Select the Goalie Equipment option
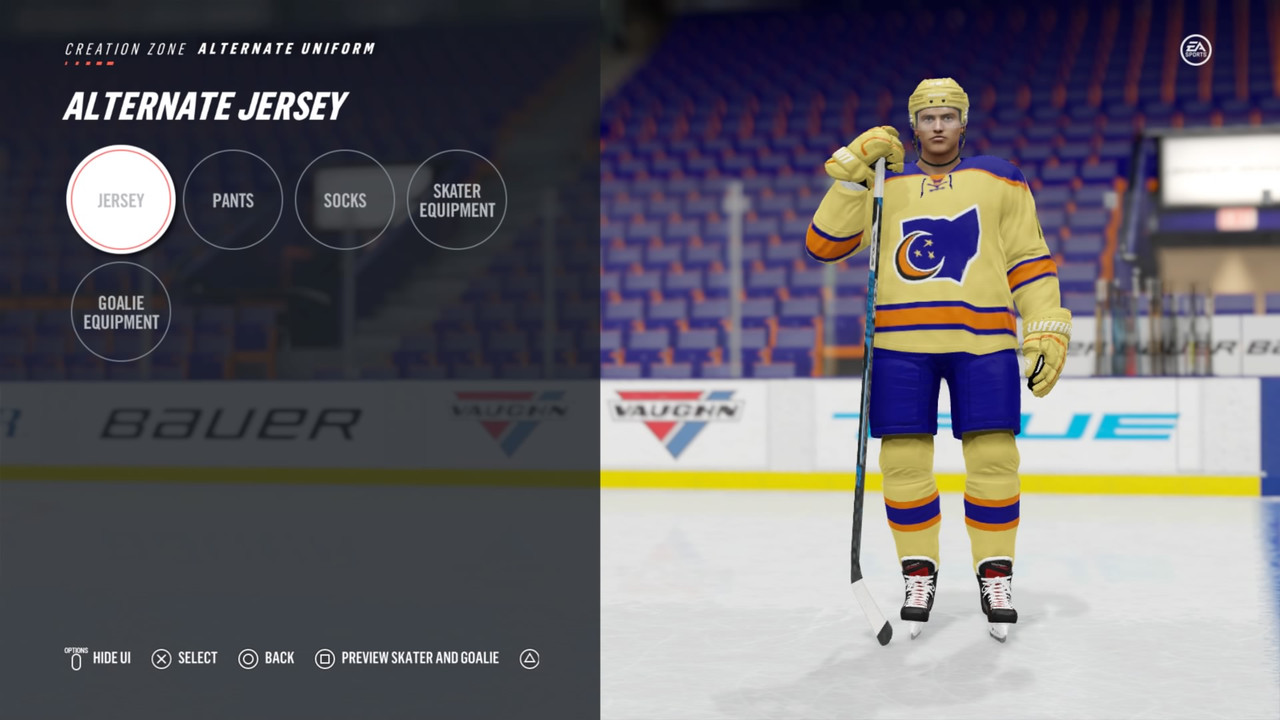Image resolution: width=1280 pixels, height=720 pixels. [121, 312]
